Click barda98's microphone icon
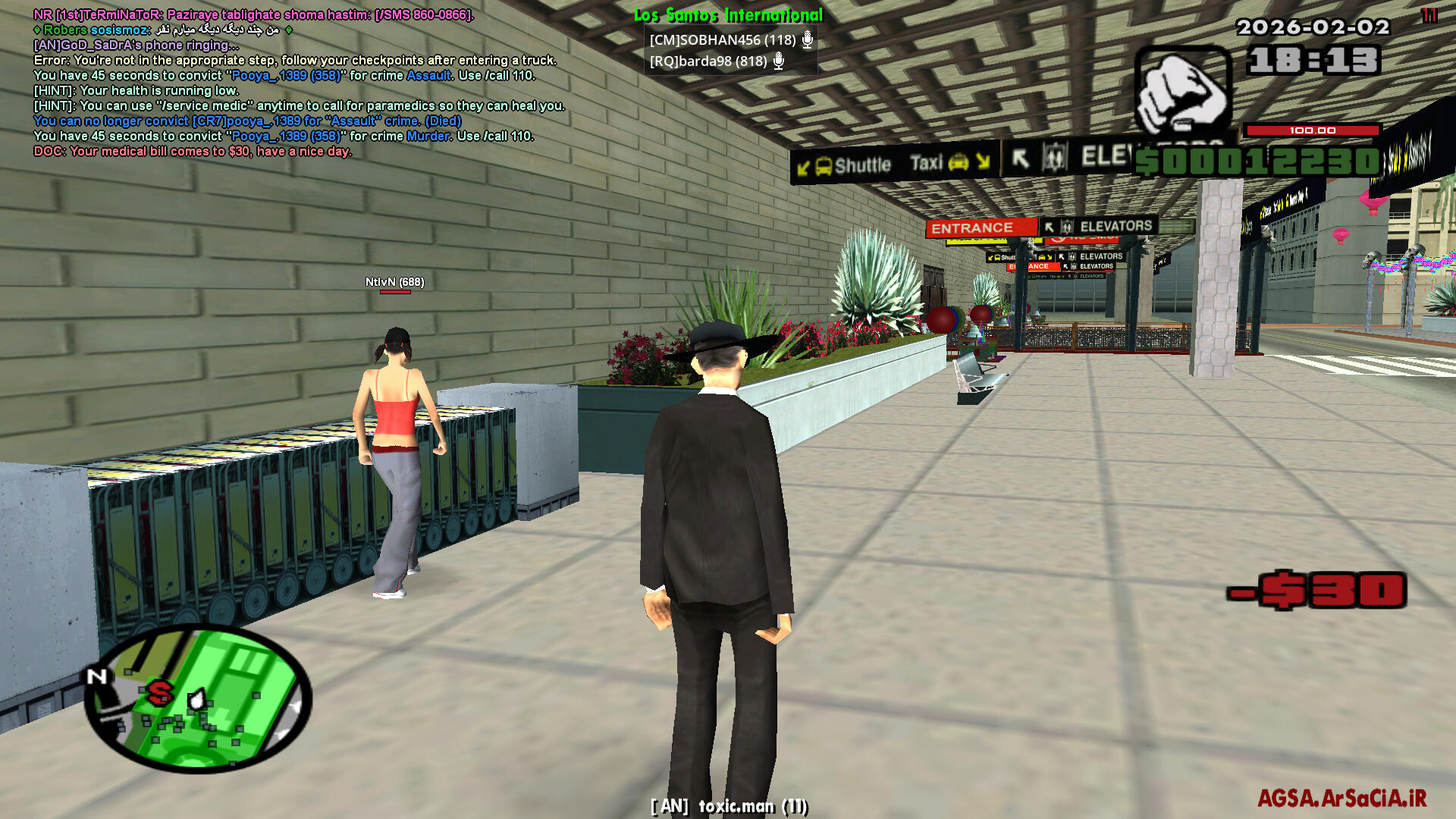Viewport: 1456px width, 819px height. 779,61
